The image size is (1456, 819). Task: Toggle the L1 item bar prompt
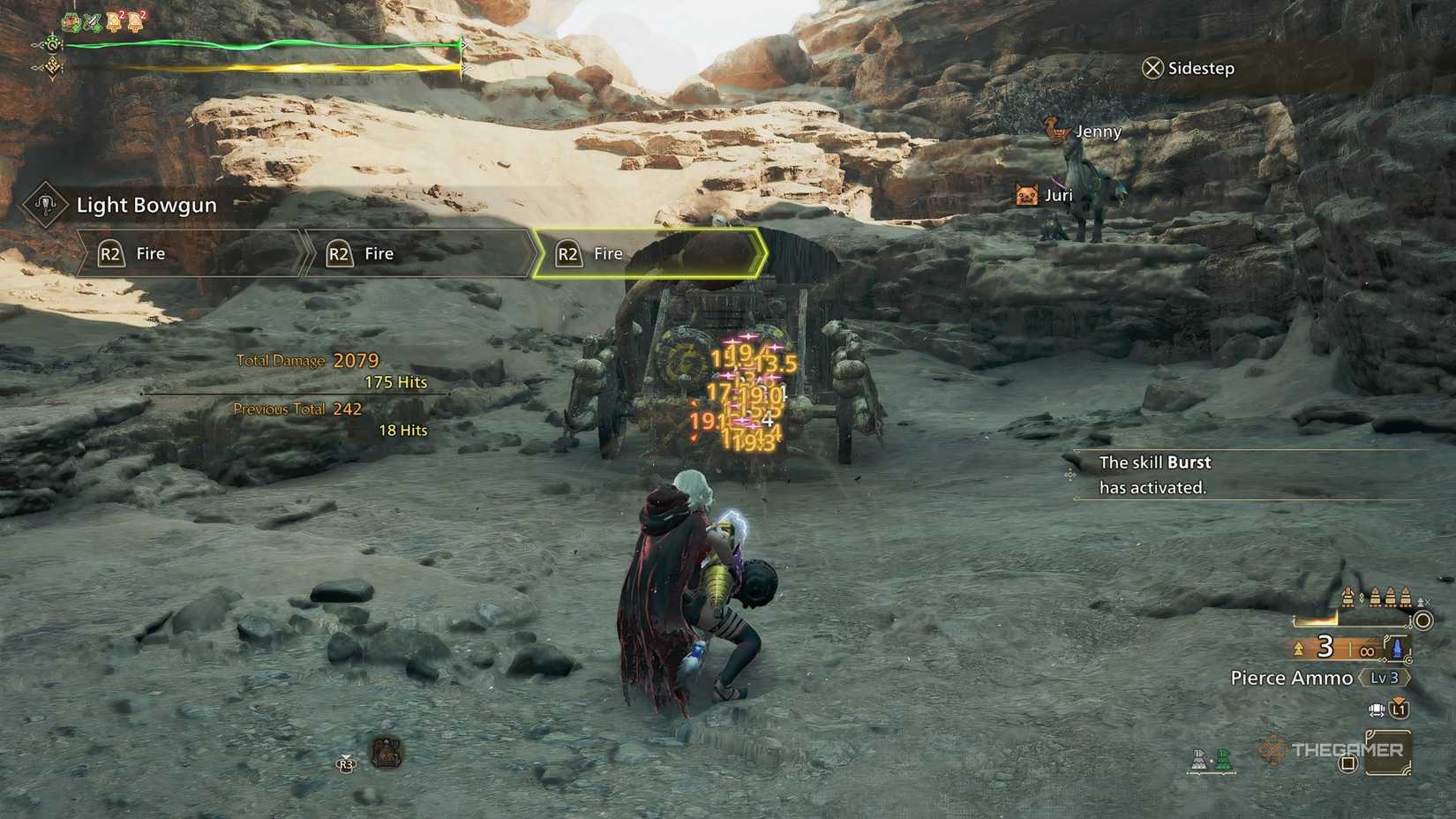(1400, 710)
